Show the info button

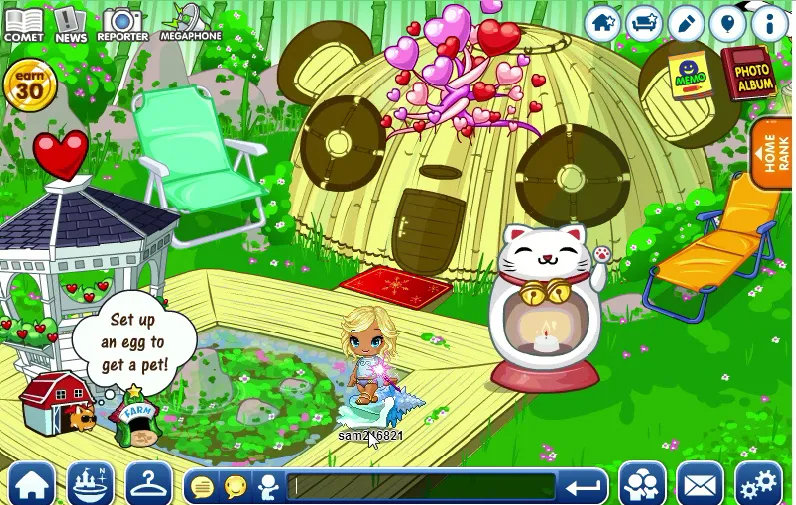pos(768,22)
